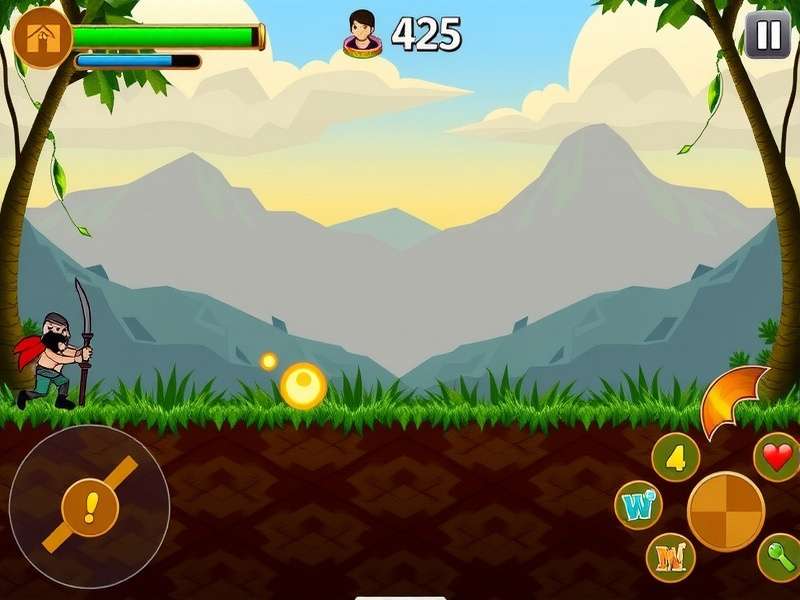Click the virtual joystick knob
Image resolution: width=800 pixels, height=600 pixels.
coord(90,507)
